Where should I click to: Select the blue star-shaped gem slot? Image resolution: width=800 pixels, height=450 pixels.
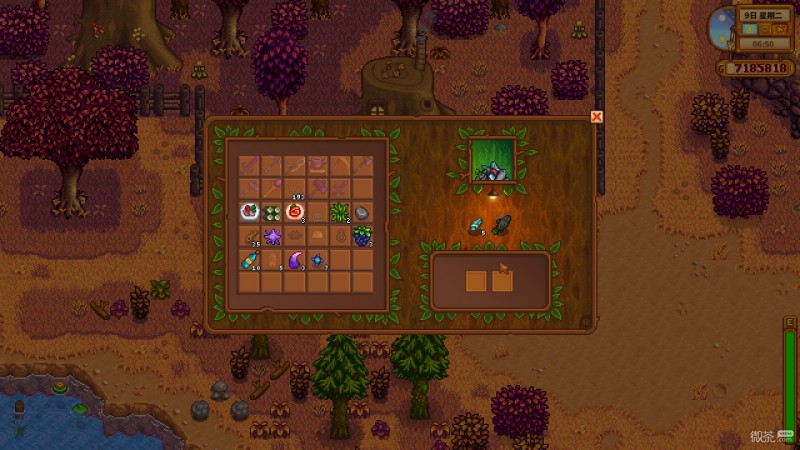tap(318, 260)
